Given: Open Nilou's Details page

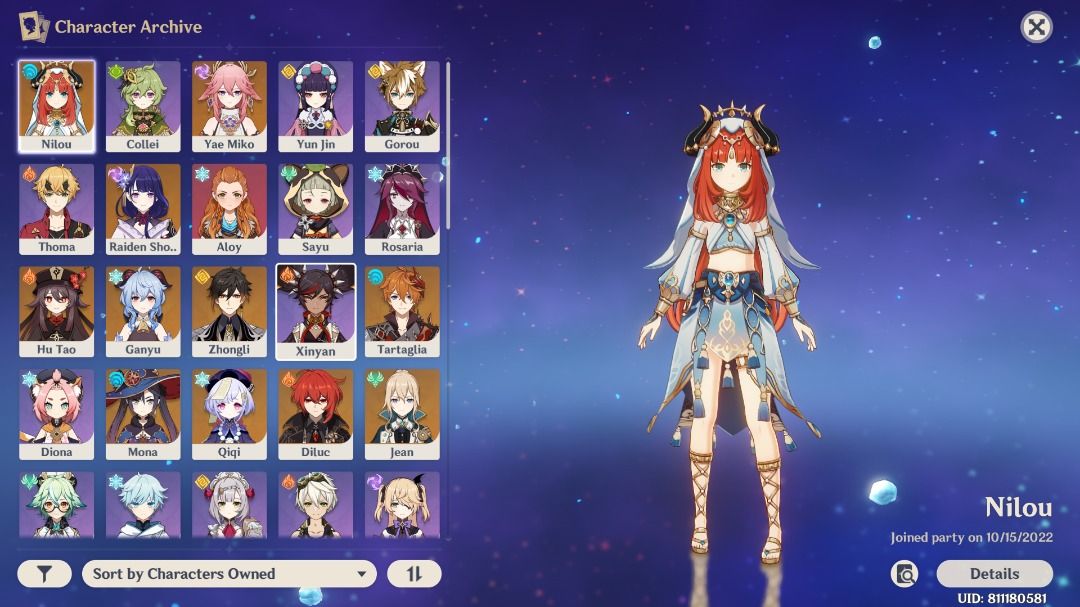Looking at the screenshot, I should pyautogui.click(x=994, y=574).
